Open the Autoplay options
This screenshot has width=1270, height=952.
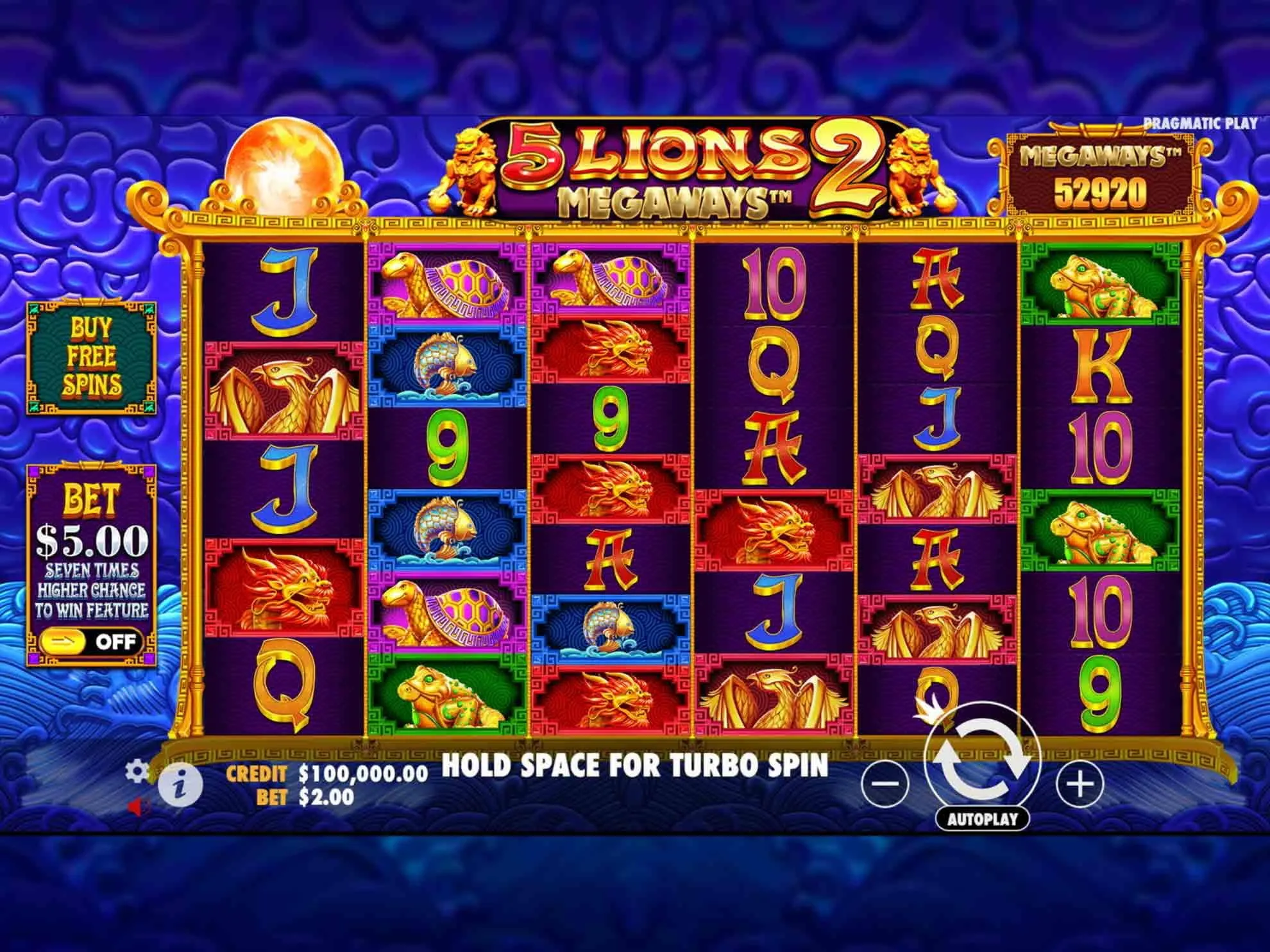[x=982, y=819]
